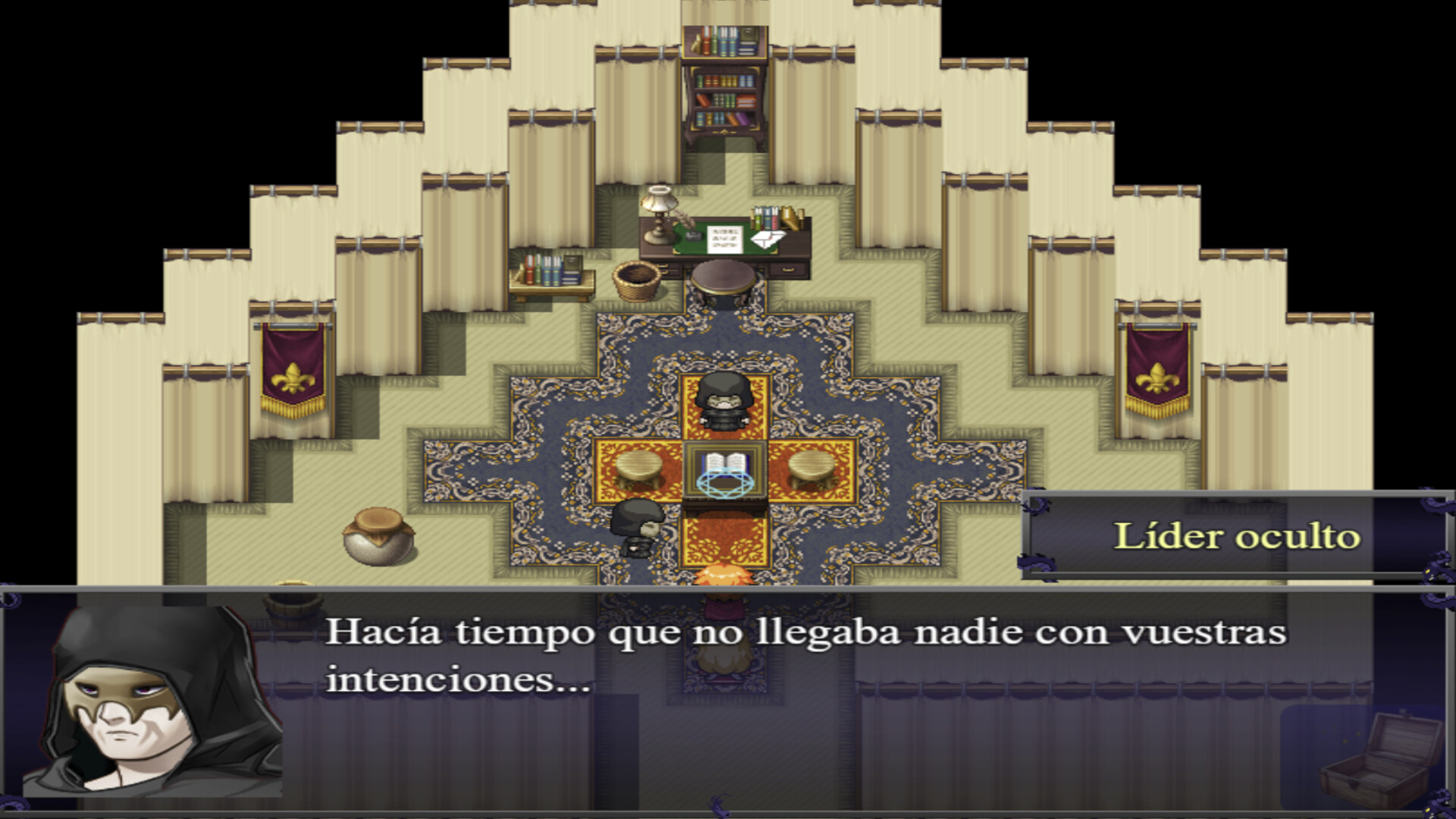1456x819 pixels.
Task: Click the Líder oculto nameplate
Action: 1236,535
